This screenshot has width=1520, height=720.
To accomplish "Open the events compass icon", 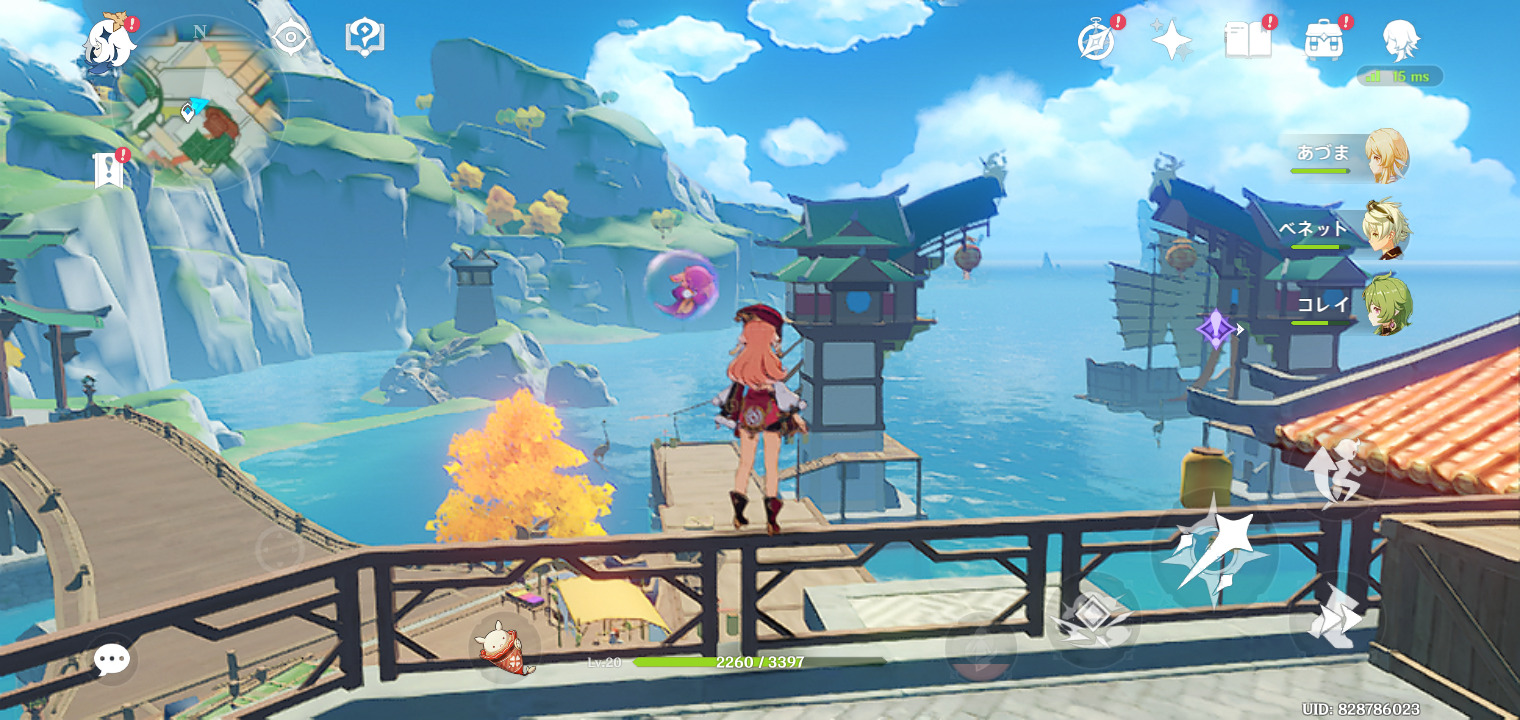I will click(1097, 41).
